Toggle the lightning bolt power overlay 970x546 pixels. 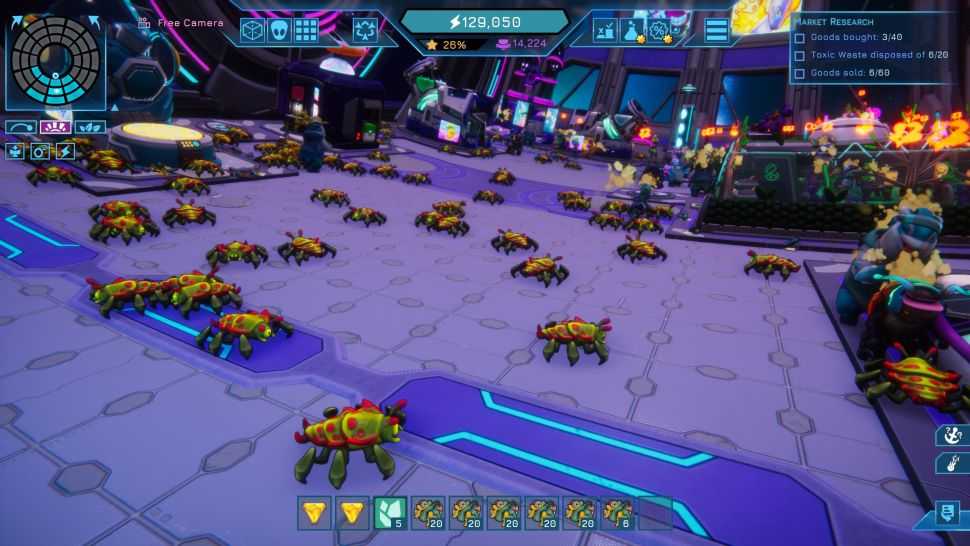point(65,151)
